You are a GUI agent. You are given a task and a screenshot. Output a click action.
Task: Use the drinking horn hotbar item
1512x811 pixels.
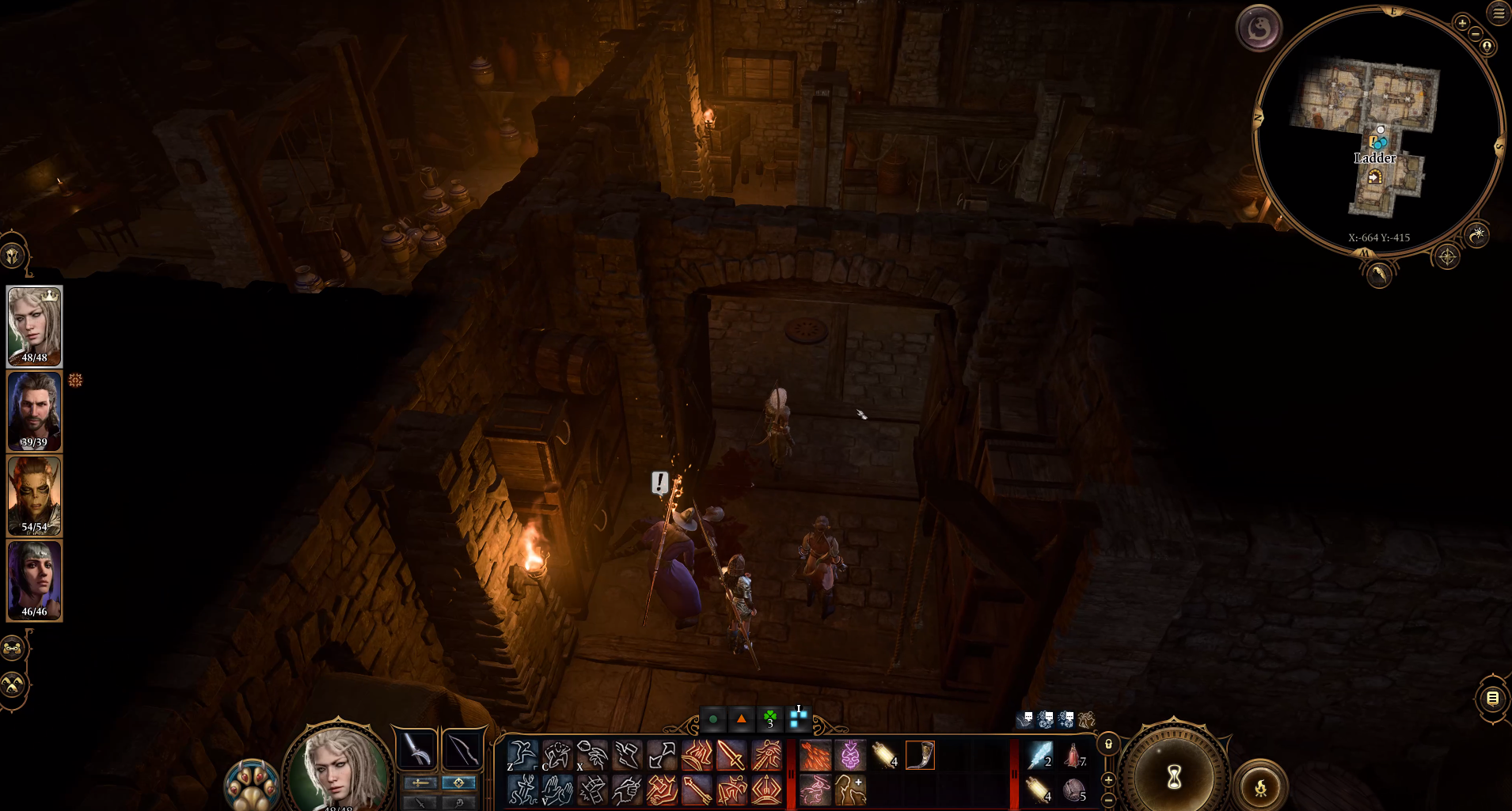click(920, 756)
